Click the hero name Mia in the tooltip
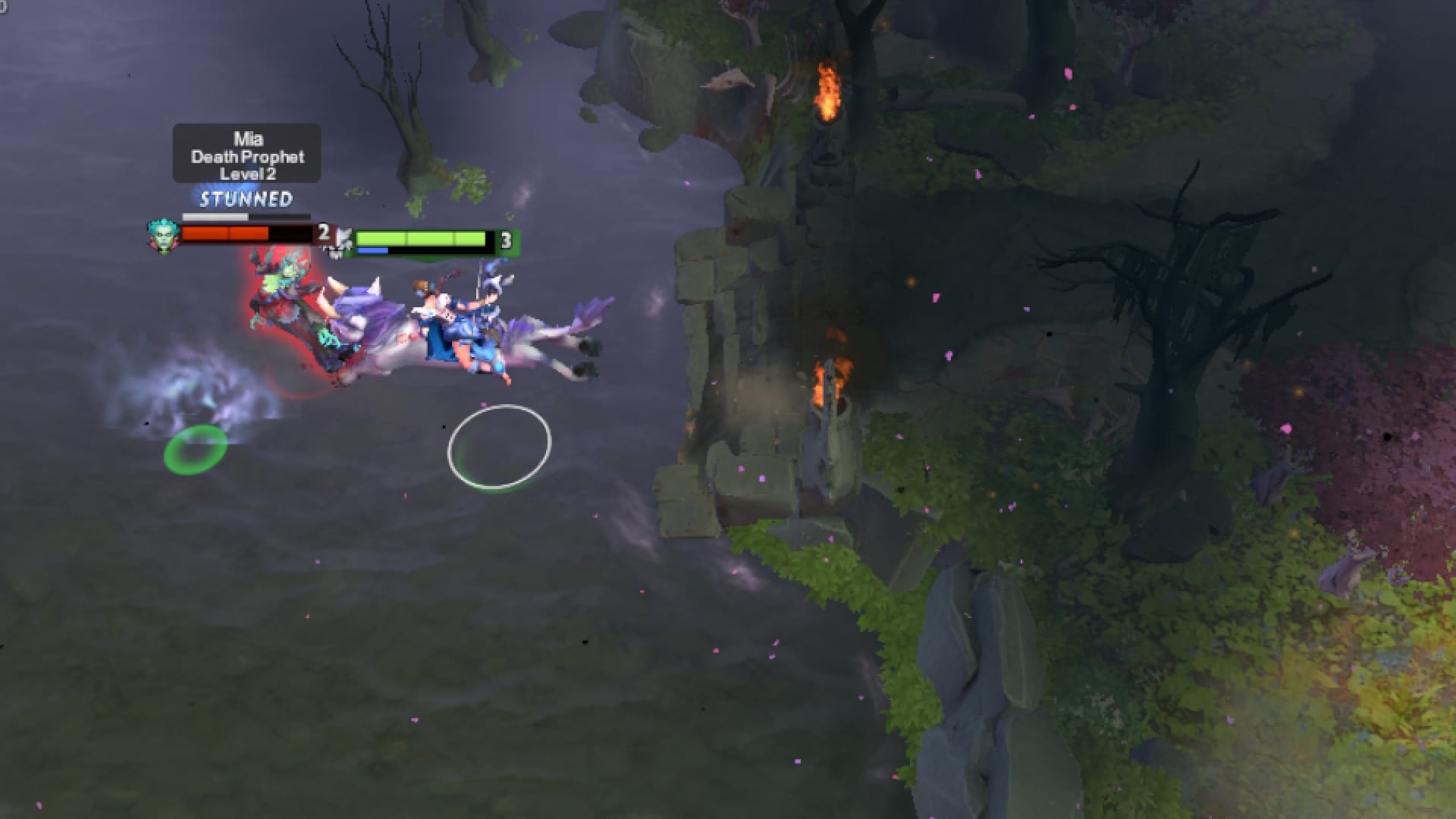The width and height of the screenshot is (1456, 819). pos(248,139)
